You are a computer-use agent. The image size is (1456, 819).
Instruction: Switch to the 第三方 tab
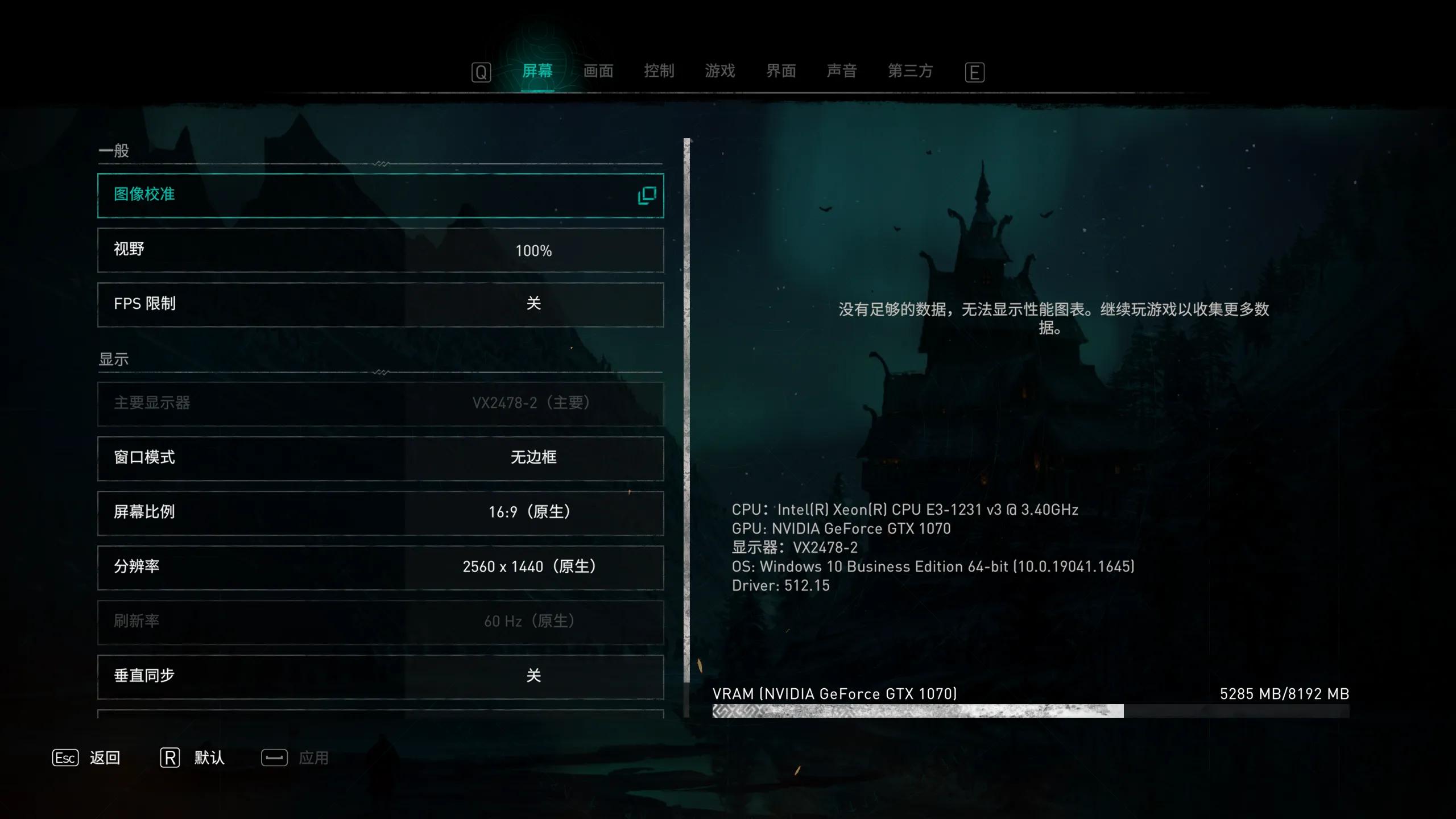(x=909, y=71)
